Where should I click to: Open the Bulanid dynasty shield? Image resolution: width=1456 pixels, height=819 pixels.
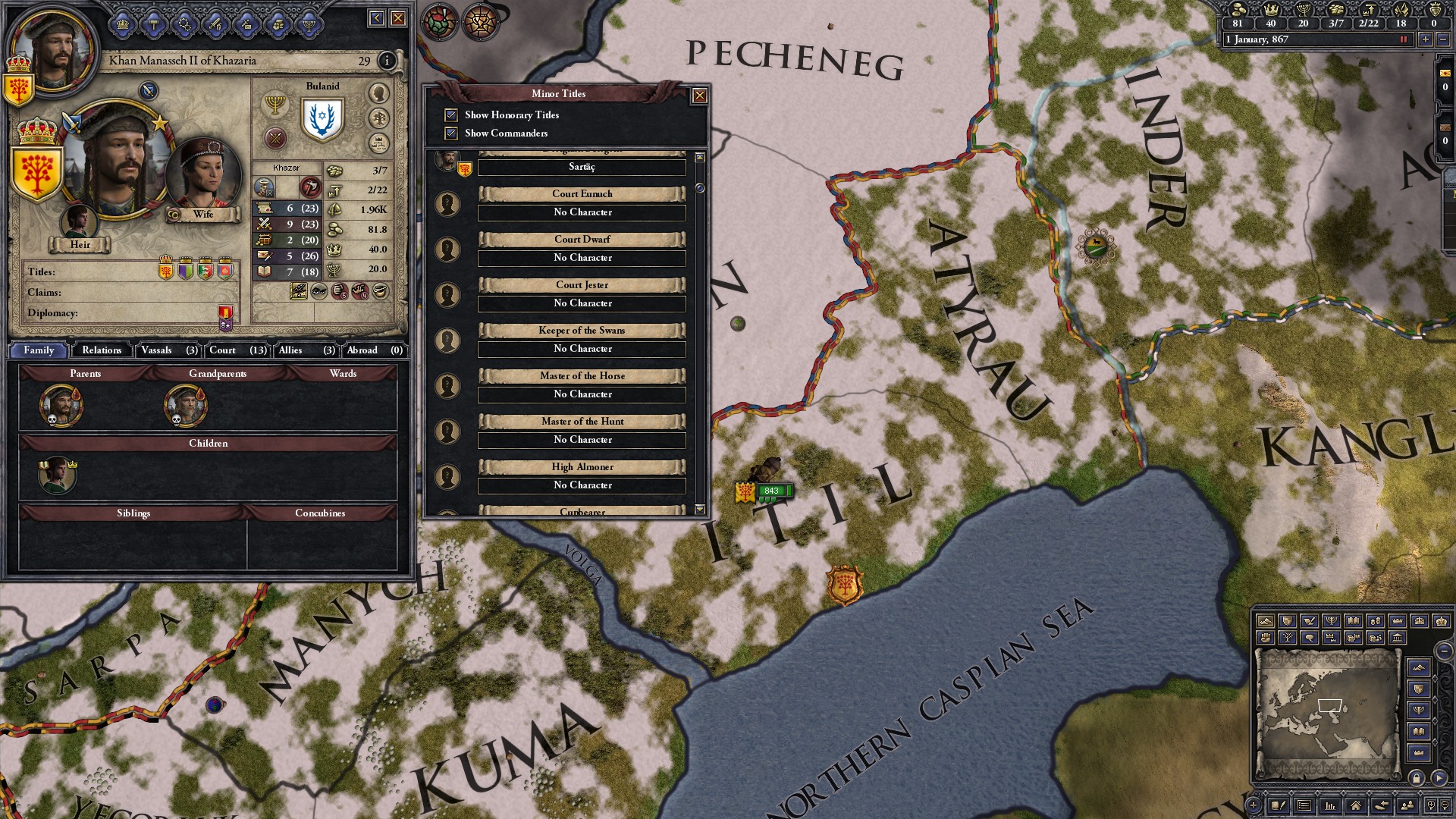pos(322,119)
